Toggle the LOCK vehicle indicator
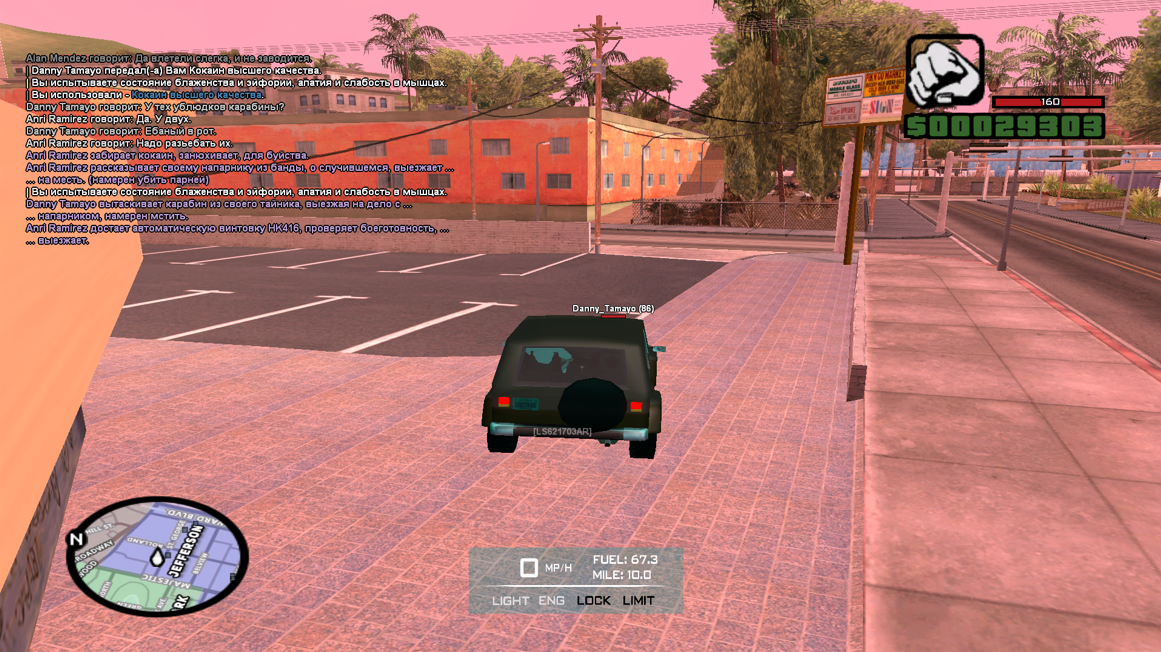This screenshot has width=1161, height=652. coord(593,601)
